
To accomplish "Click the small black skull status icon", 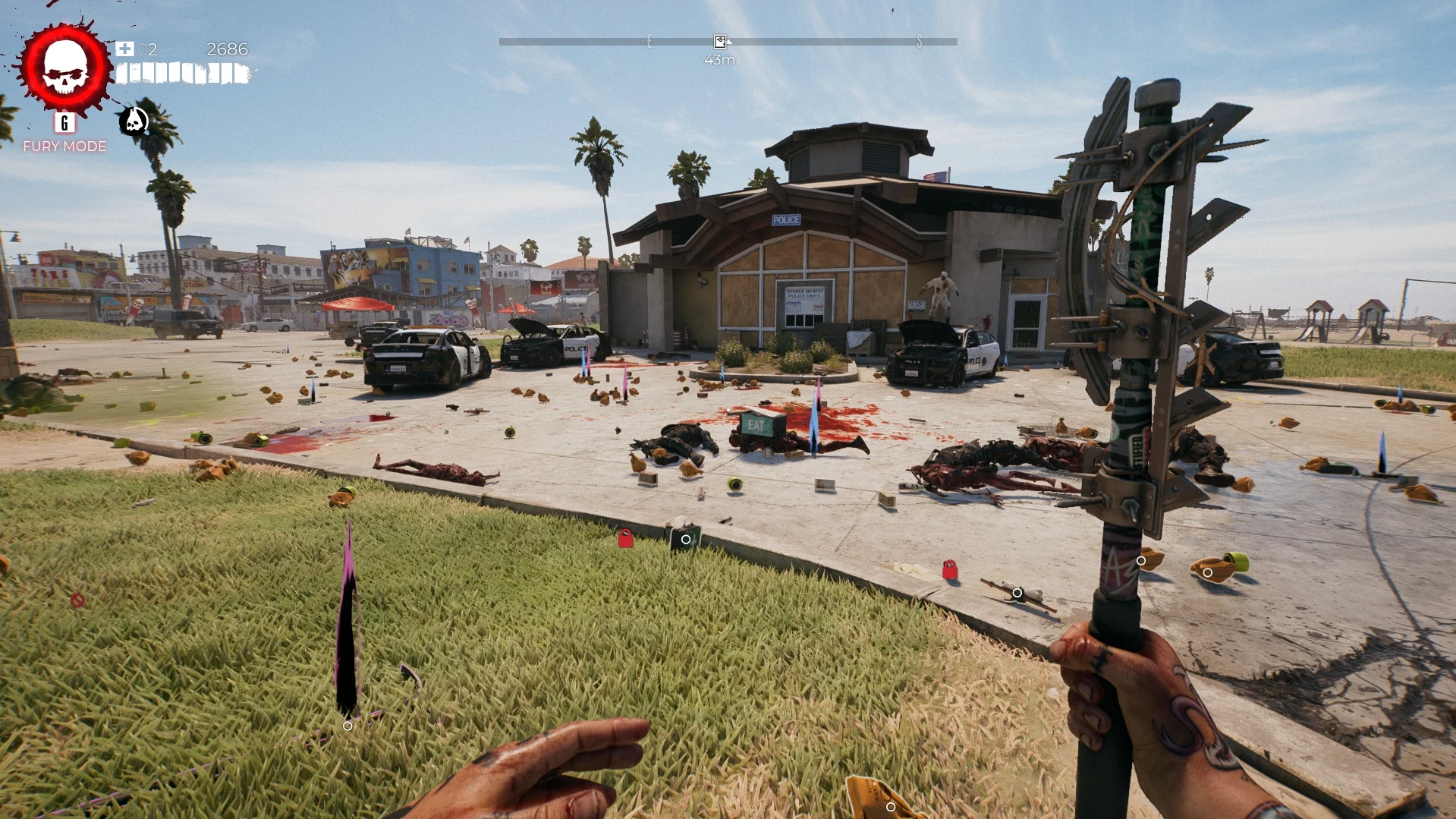I will [x=134, y=120].
